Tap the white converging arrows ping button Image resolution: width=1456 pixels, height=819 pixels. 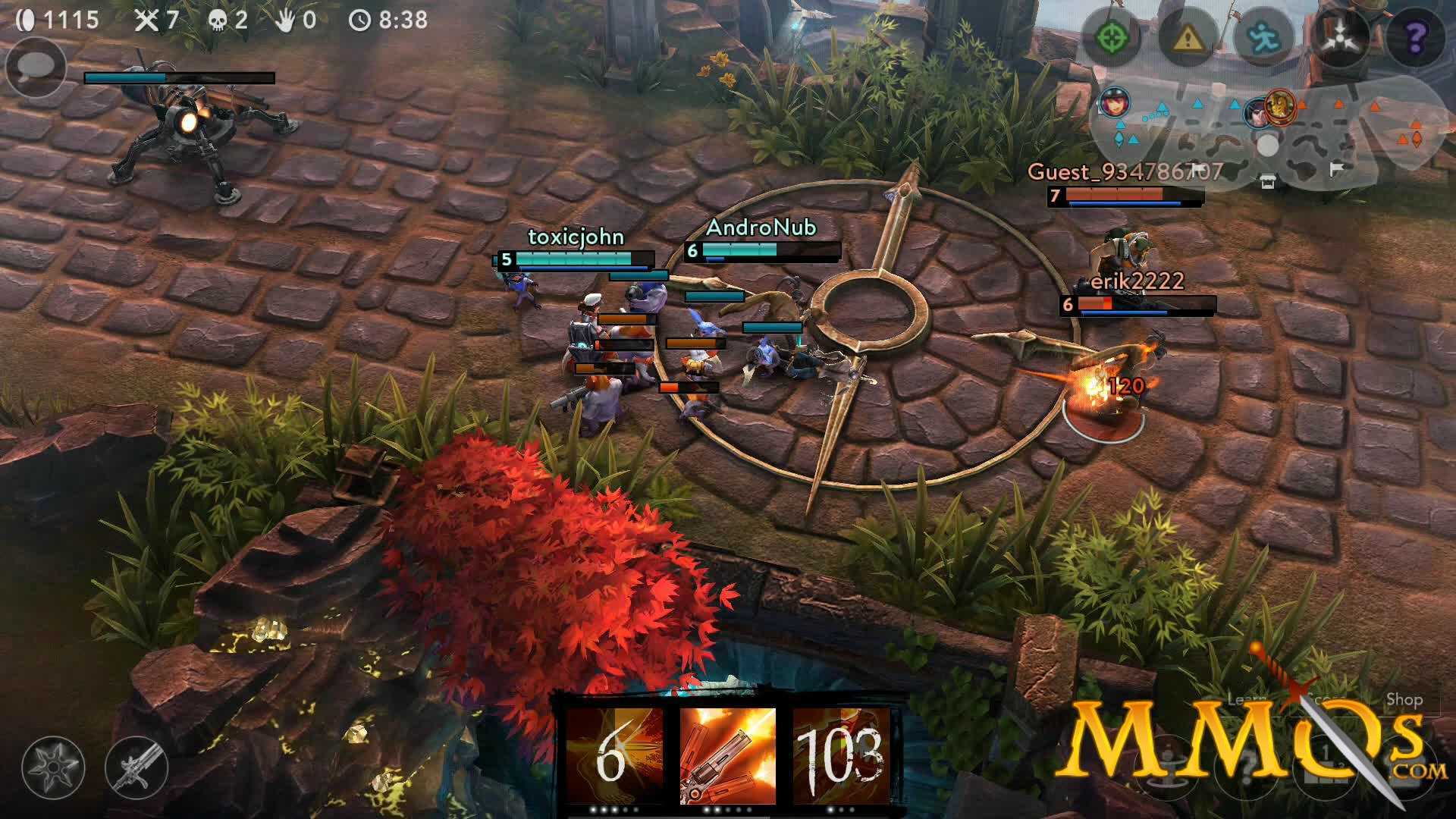click(x=1341, y=37)
